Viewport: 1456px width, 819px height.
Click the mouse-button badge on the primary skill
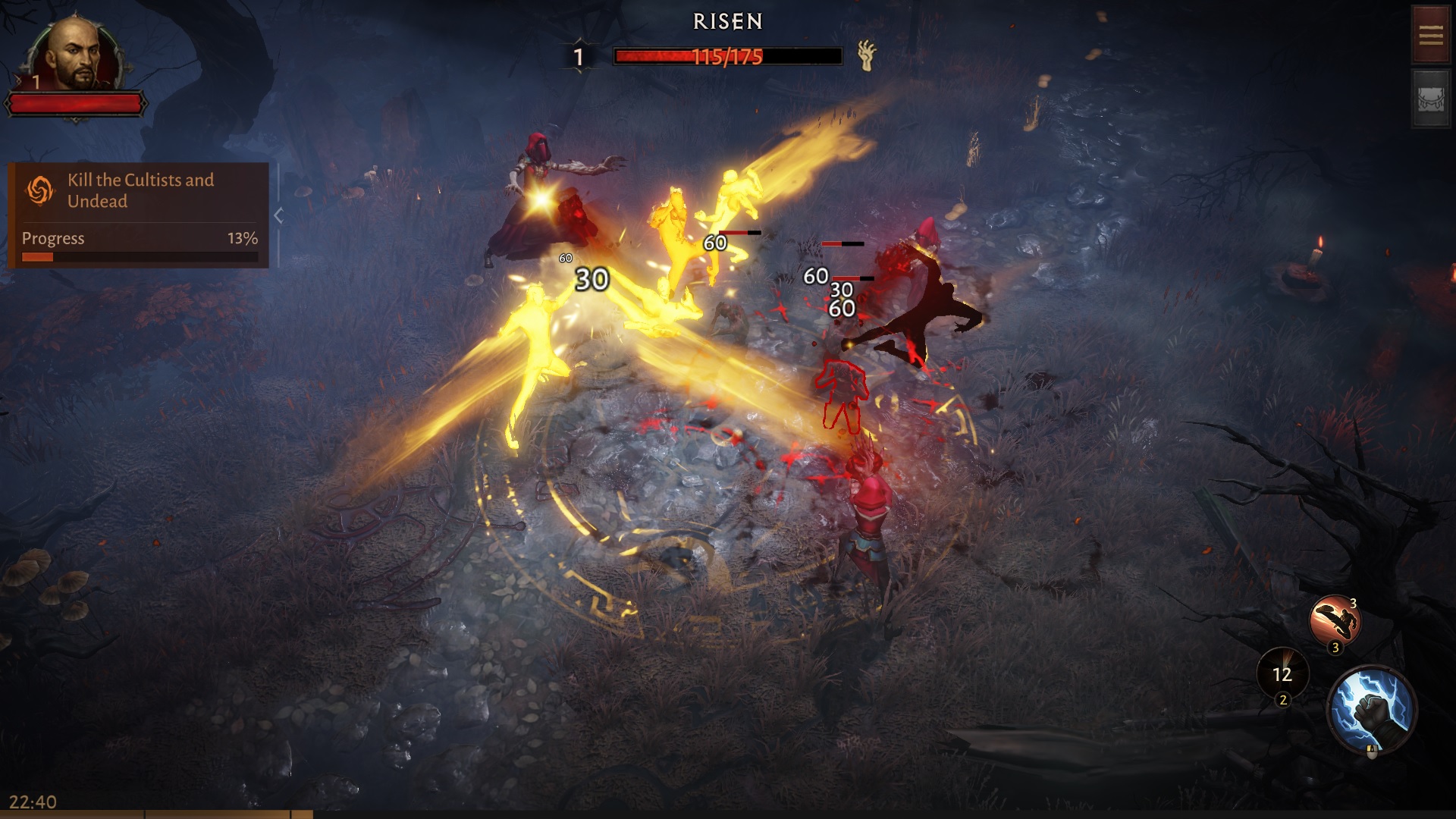tap(1372, 752)
